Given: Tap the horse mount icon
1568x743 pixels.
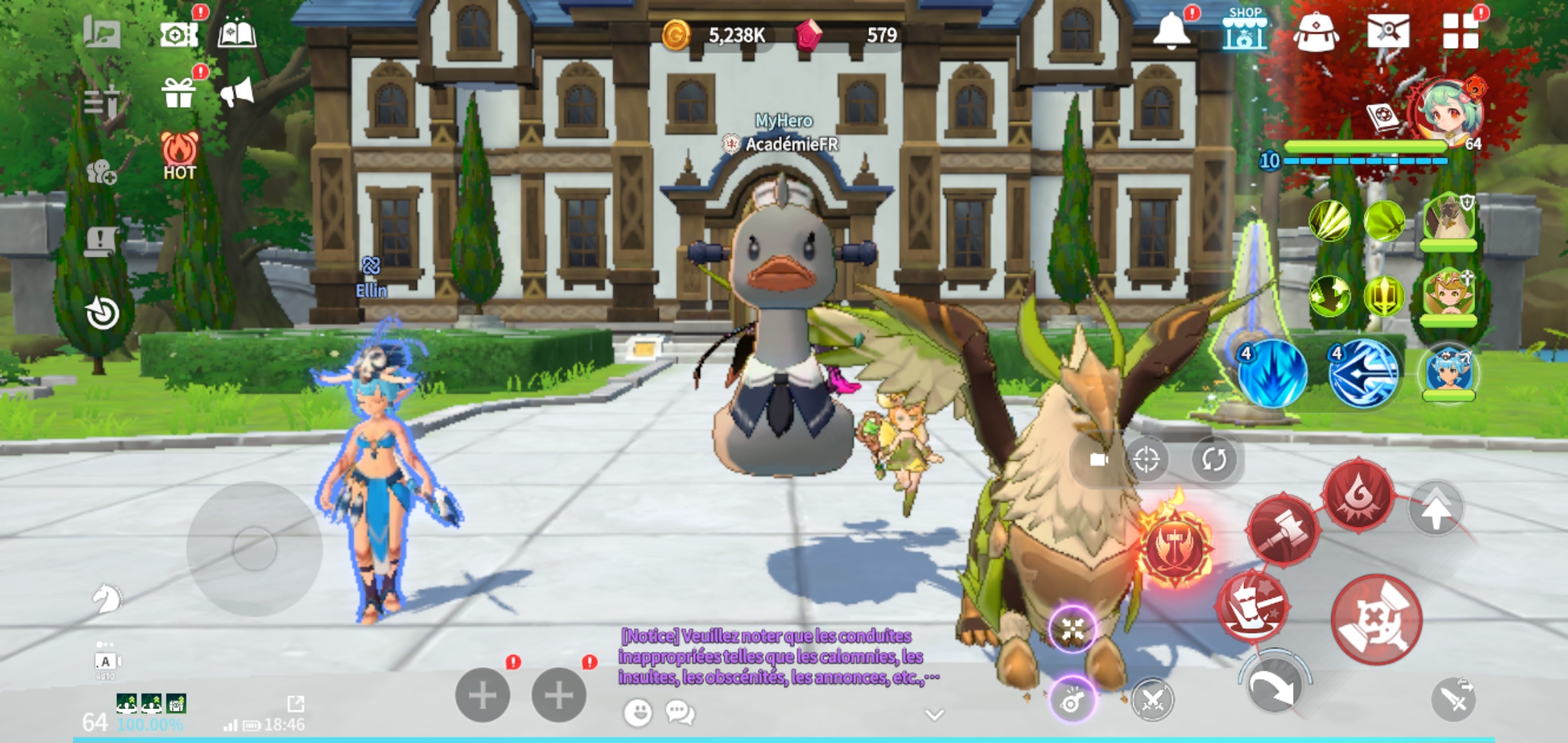Looking at the screenshot, I should pyautogui.click(x=107, y=599).
